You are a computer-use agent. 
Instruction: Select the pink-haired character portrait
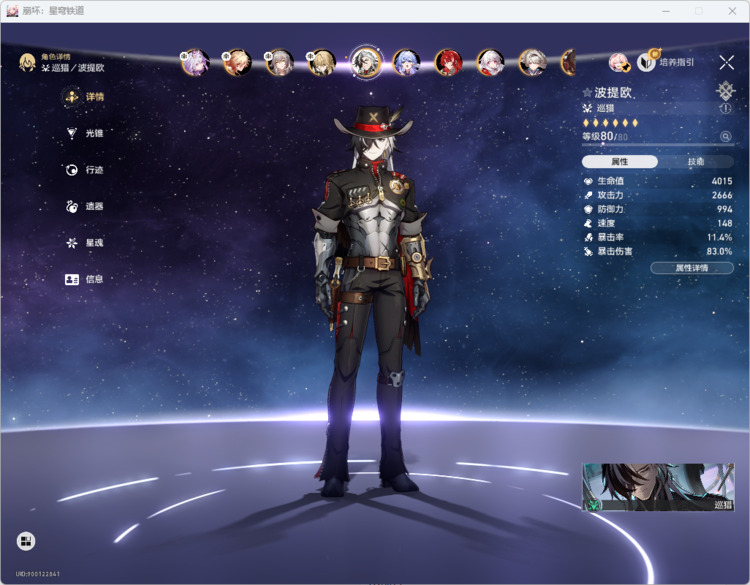pyautogui.click(x=195, y=62)
